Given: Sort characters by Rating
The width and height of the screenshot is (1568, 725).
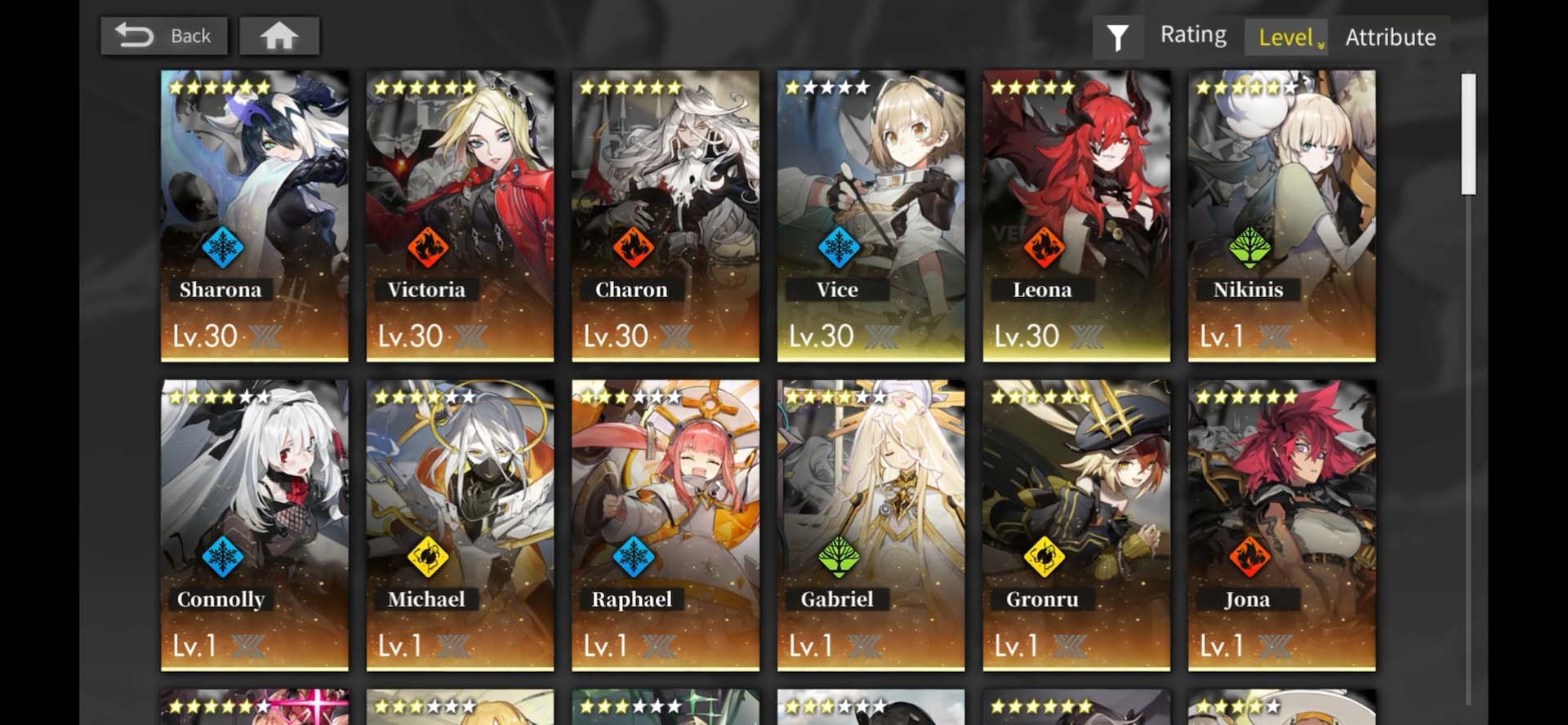Looking at the screenshot, I should [x=1193, y=35].
